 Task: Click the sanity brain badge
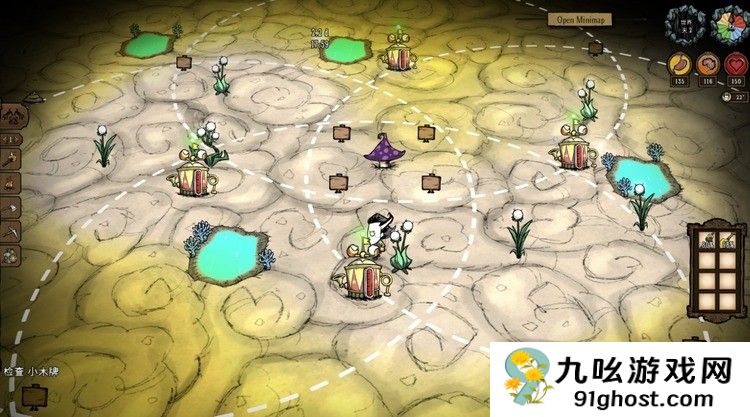click(707, 66)
